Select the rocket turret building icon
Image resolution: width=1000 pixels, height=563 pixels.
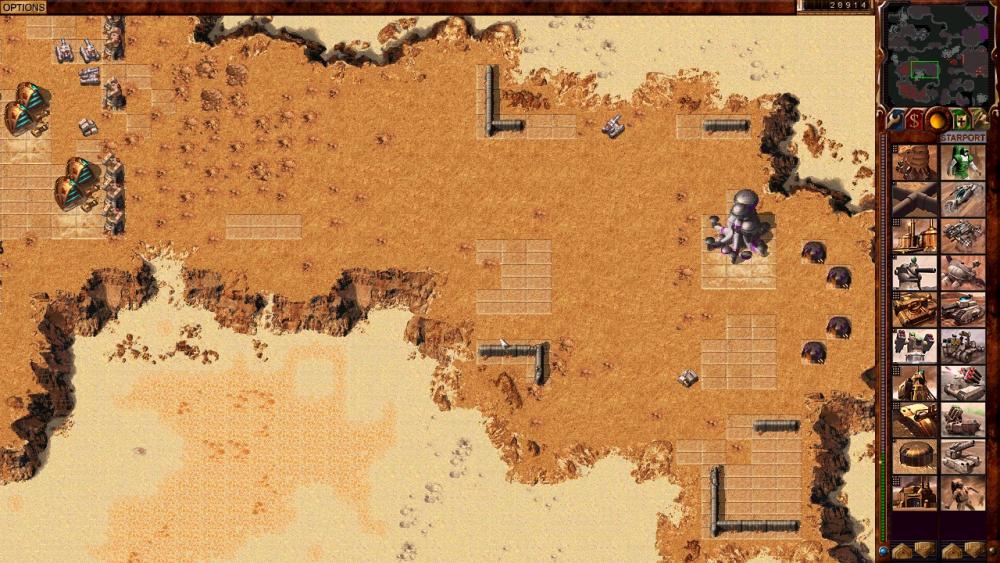pos(914,346)
